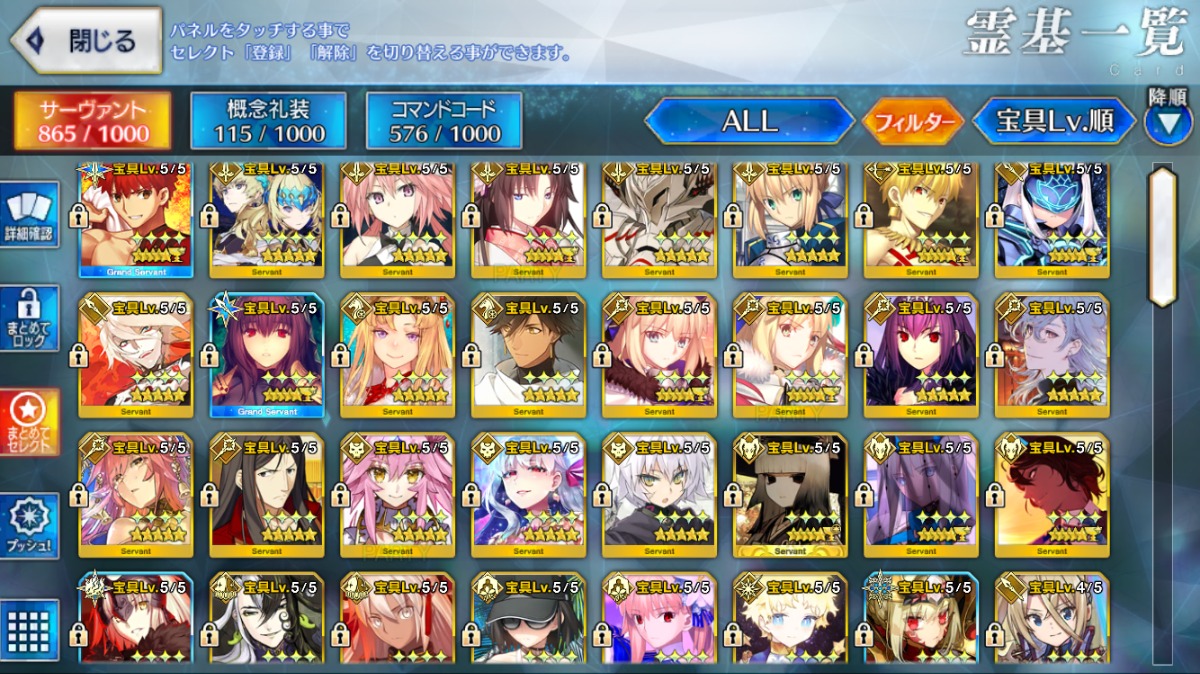Click the list's vertical scrollbar handle
Image resolution: width=1200 pixels, height=674 pixels.
pyautogui.click(x=1162, y=235)
